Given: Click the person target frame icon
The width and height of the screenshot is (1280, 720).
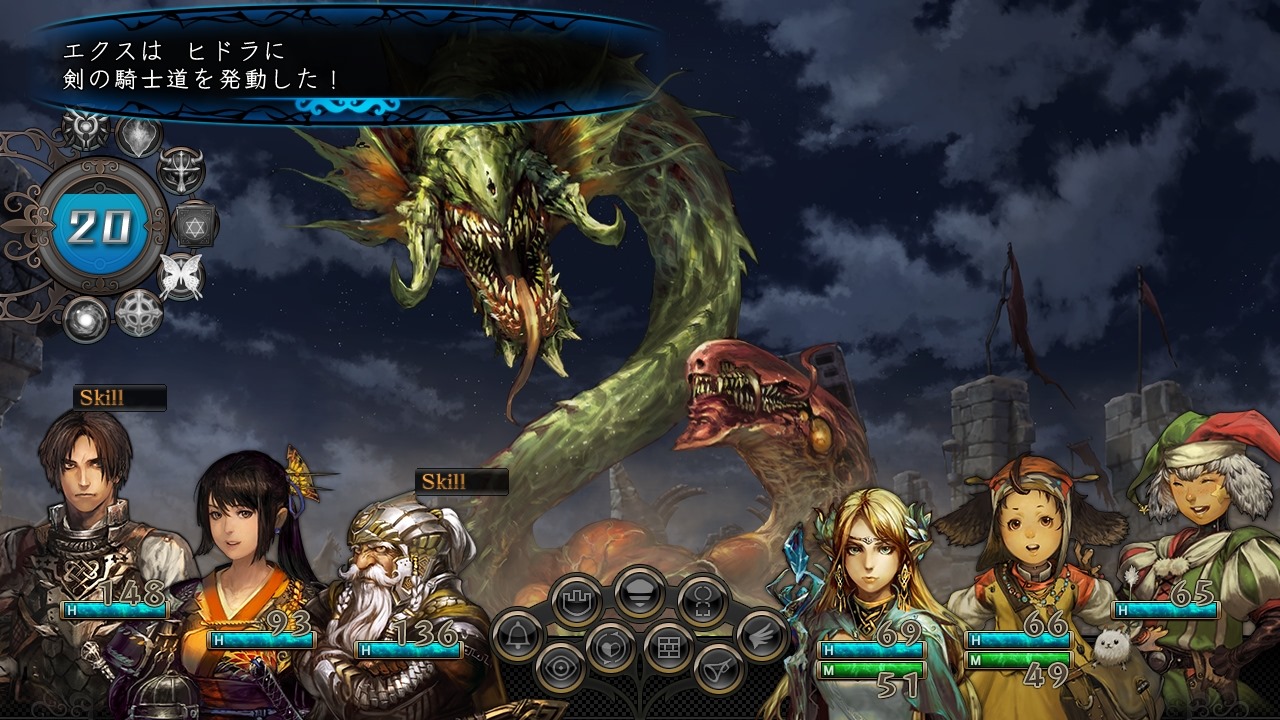Looking at the screenshot, I should [x=702, y=601].
